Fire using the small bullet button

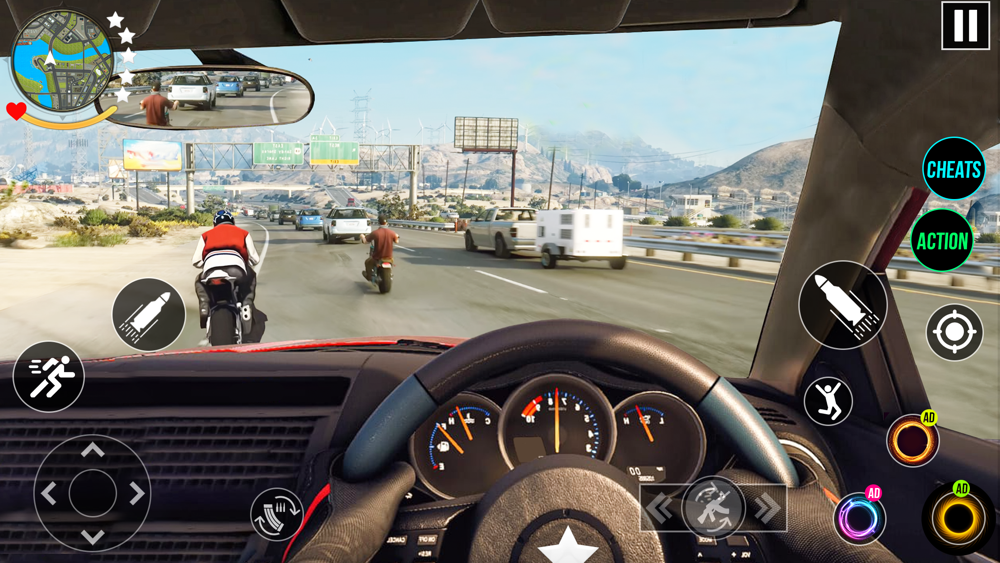click(148, 315)
